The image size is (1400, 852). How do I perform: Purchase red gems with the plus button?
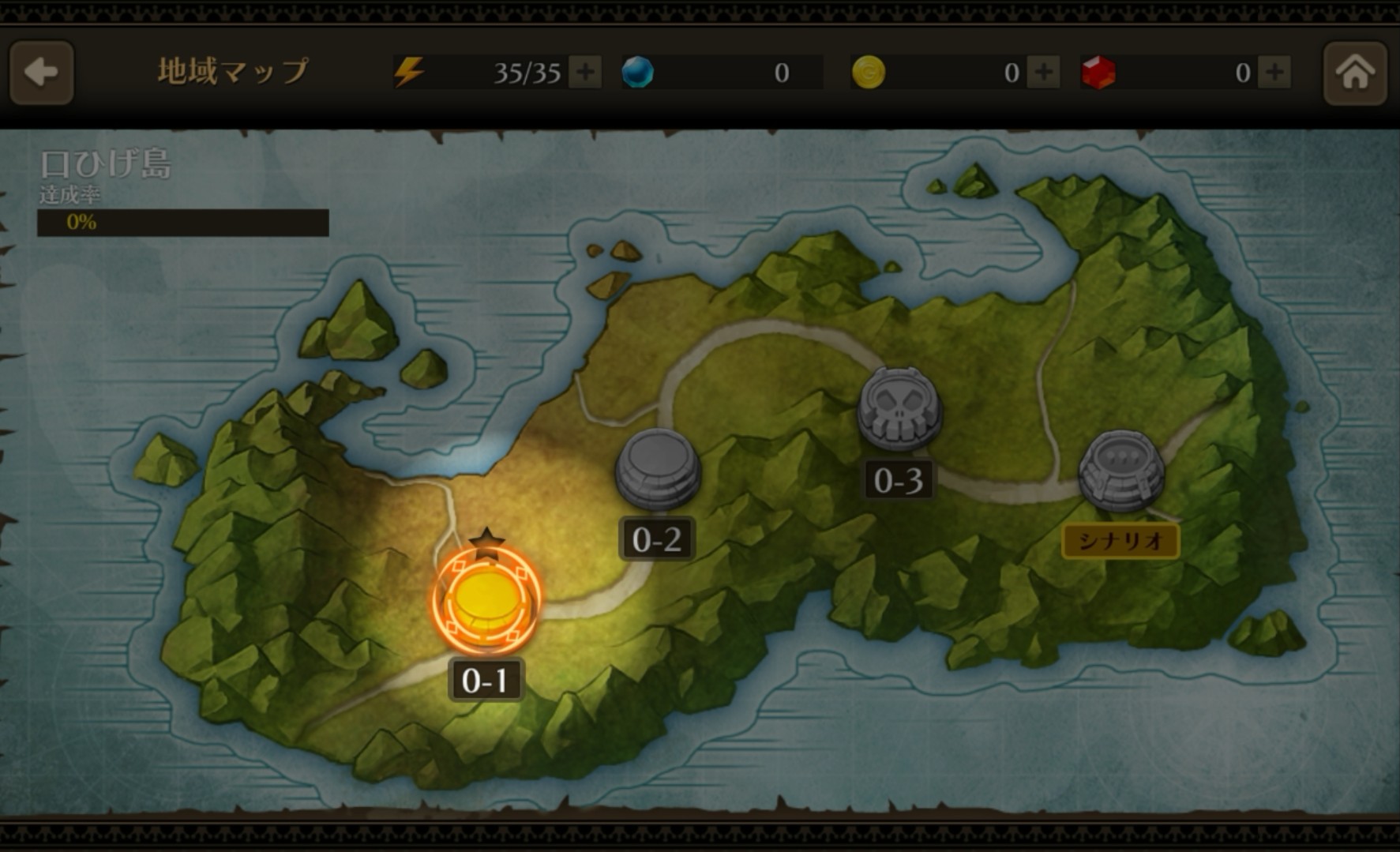[x=1274, y=73]
